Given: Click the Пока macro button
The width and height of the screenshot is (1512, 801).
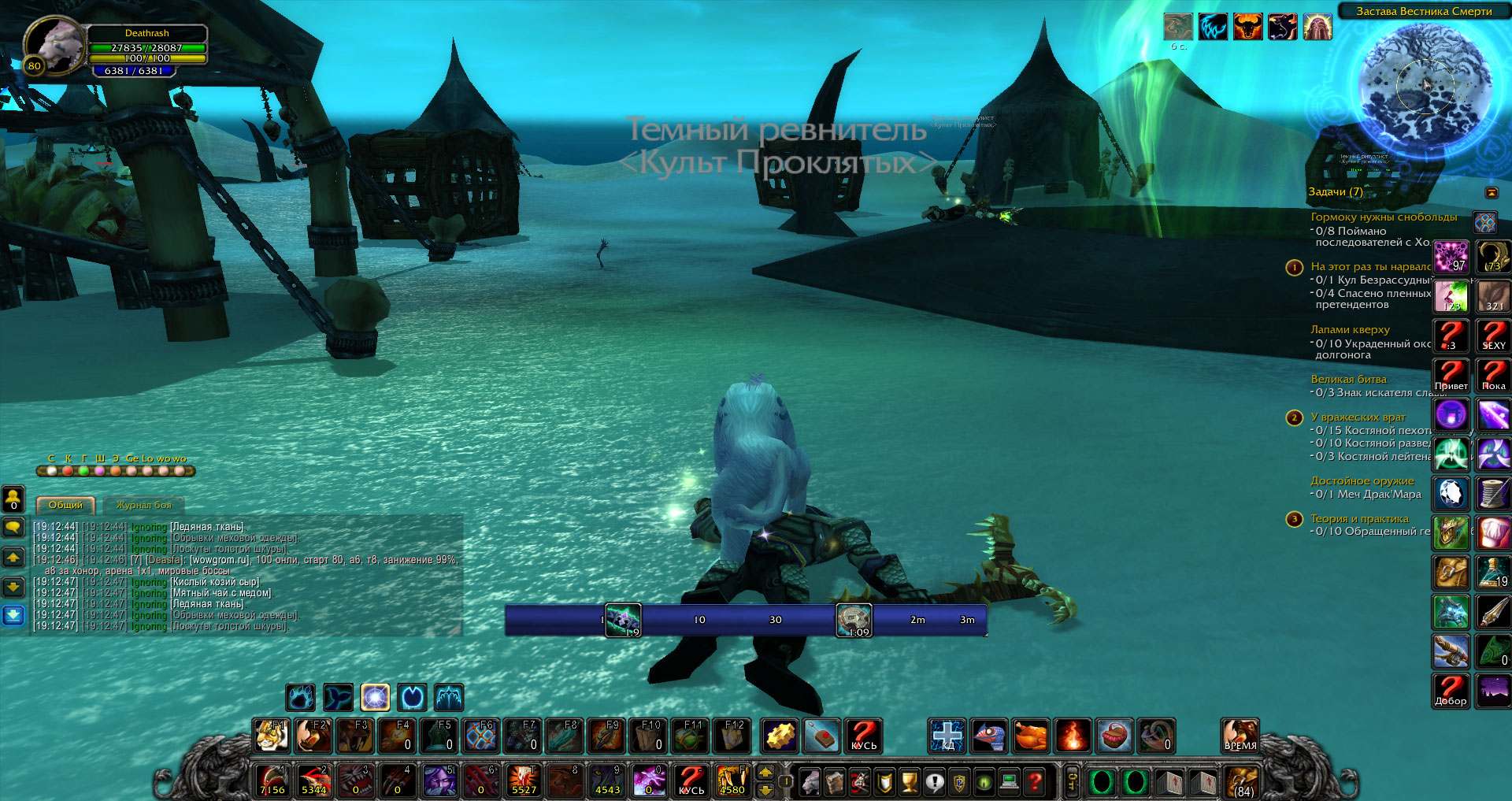Looking at the screenshot, I should tap(1493, 376).
